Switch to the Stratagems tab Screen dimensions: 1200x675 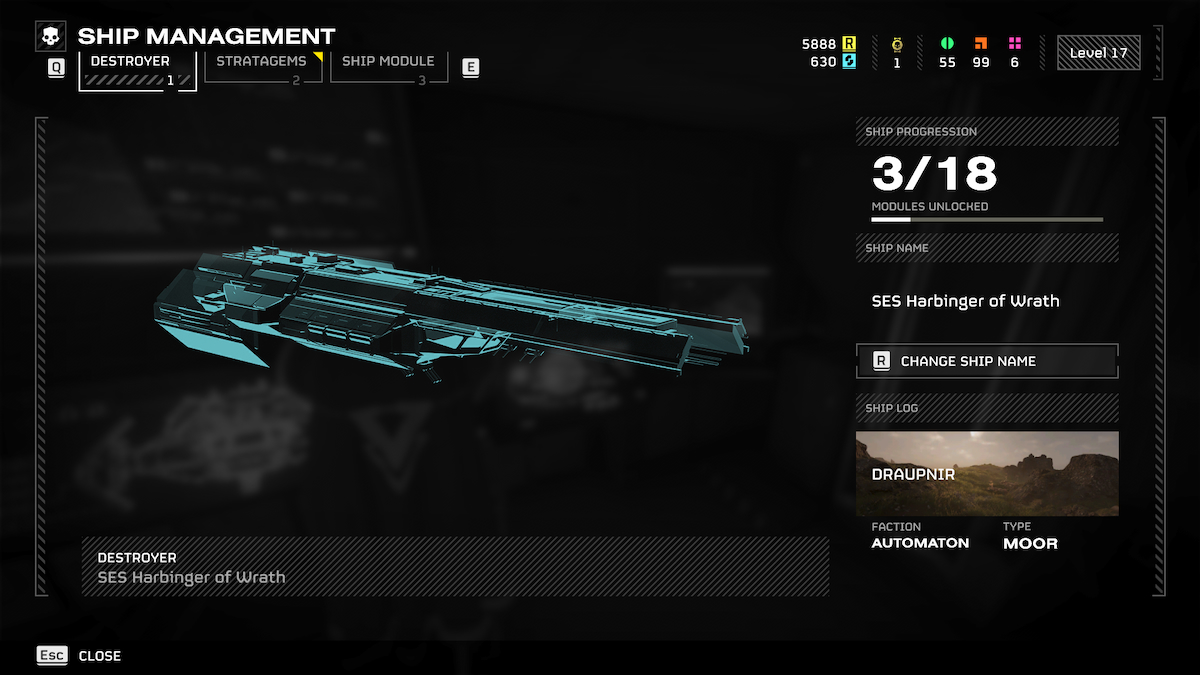(262, 67)
